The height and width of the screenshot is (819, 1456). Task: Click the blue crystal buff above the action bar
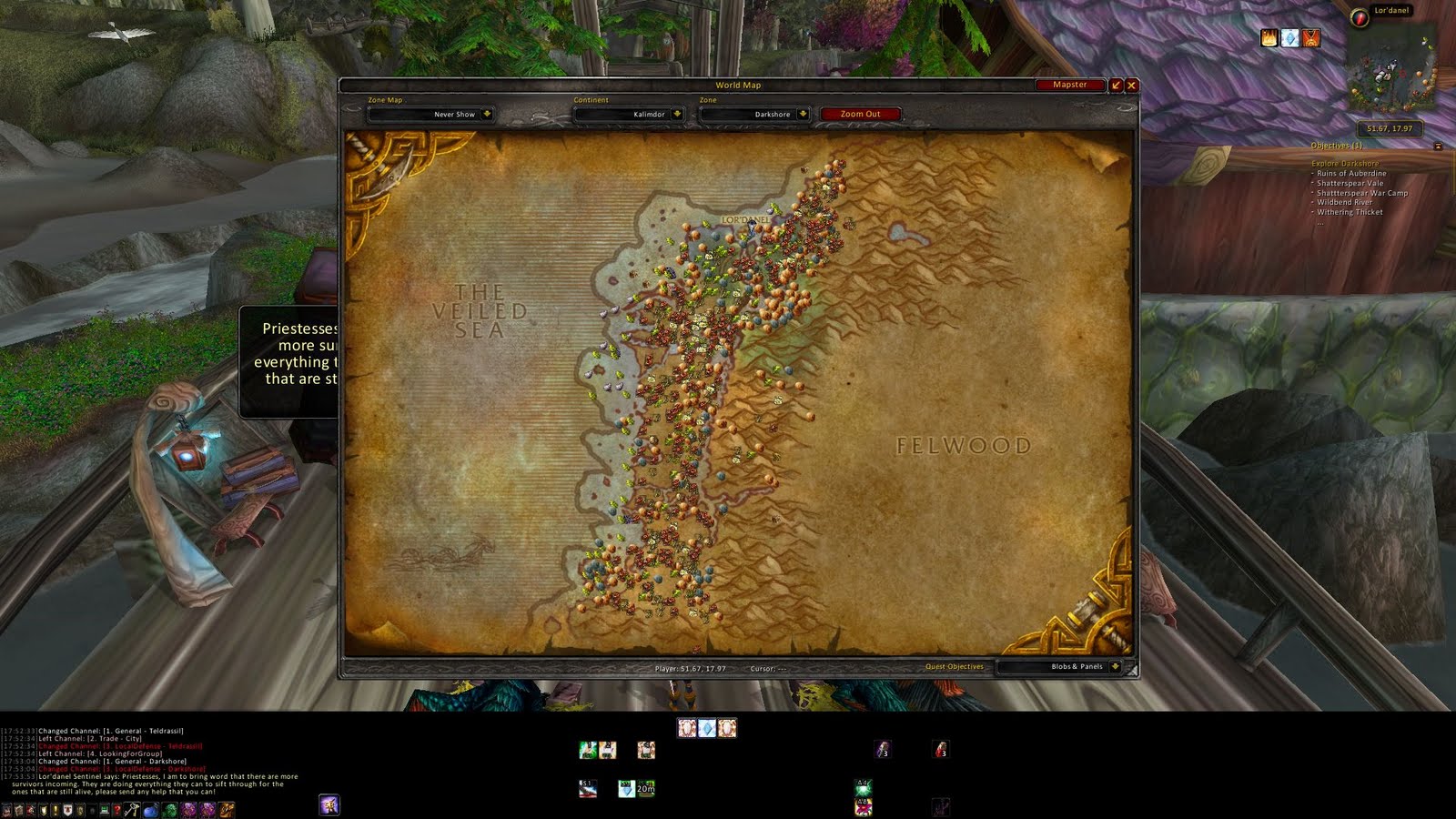pos(707,728)
